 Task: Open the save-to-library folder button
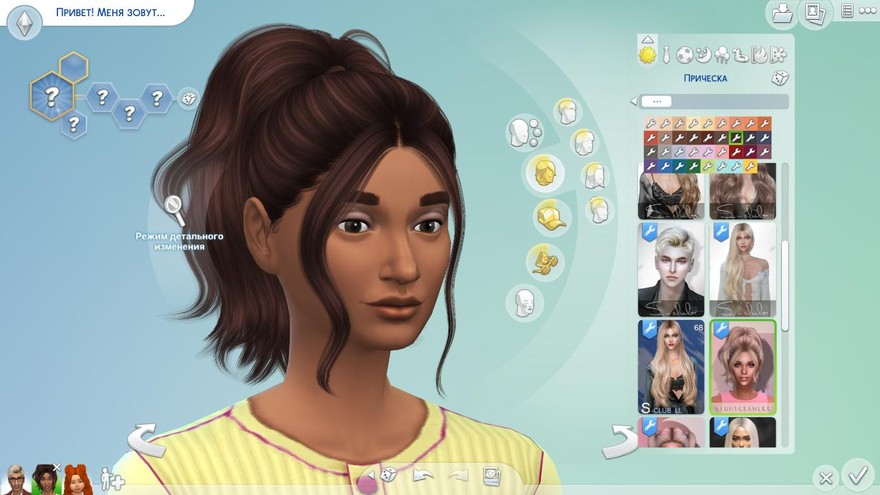[x=781, y=13]
